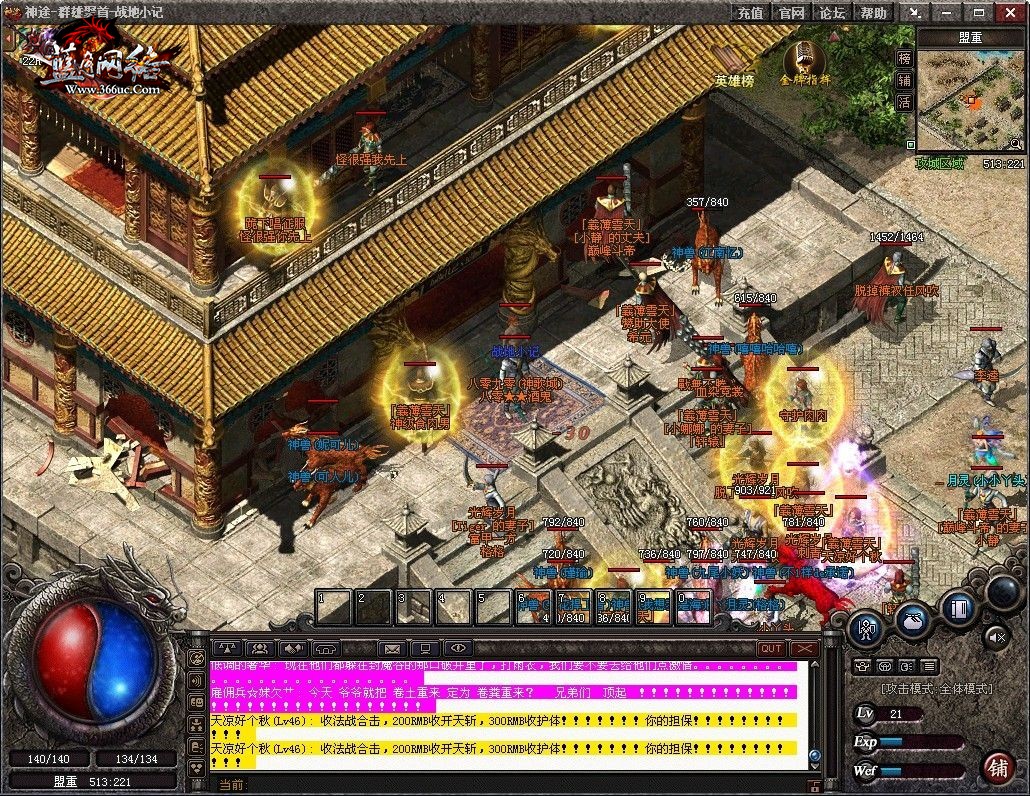
Task: Click the 辅 assist button beside the minimap
Action: tap(904, 80)
